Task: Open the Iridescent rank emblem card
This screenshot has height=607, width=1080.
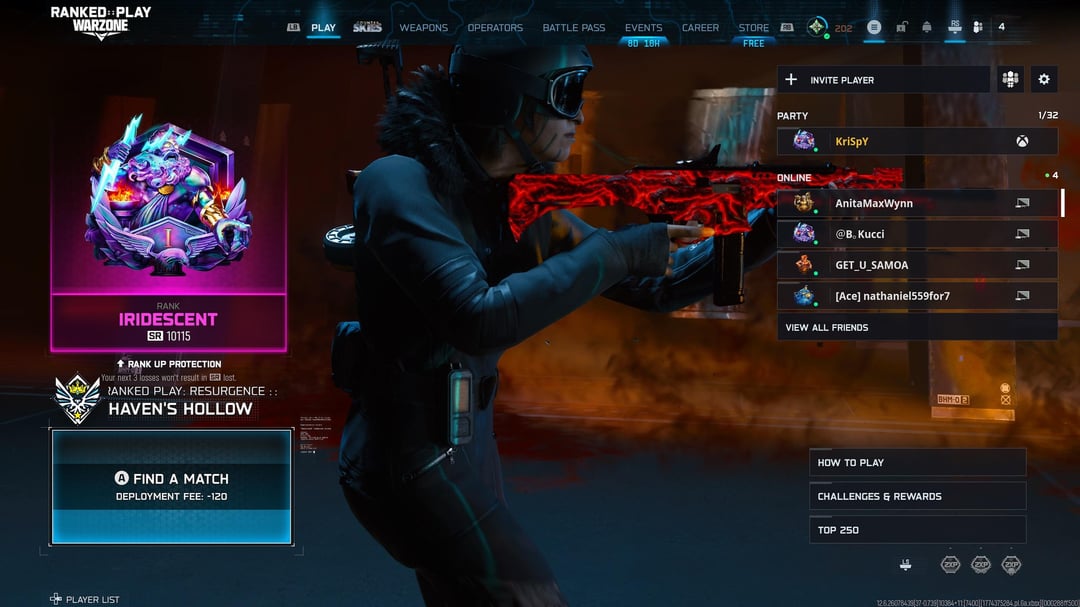Action: [169, 230]
